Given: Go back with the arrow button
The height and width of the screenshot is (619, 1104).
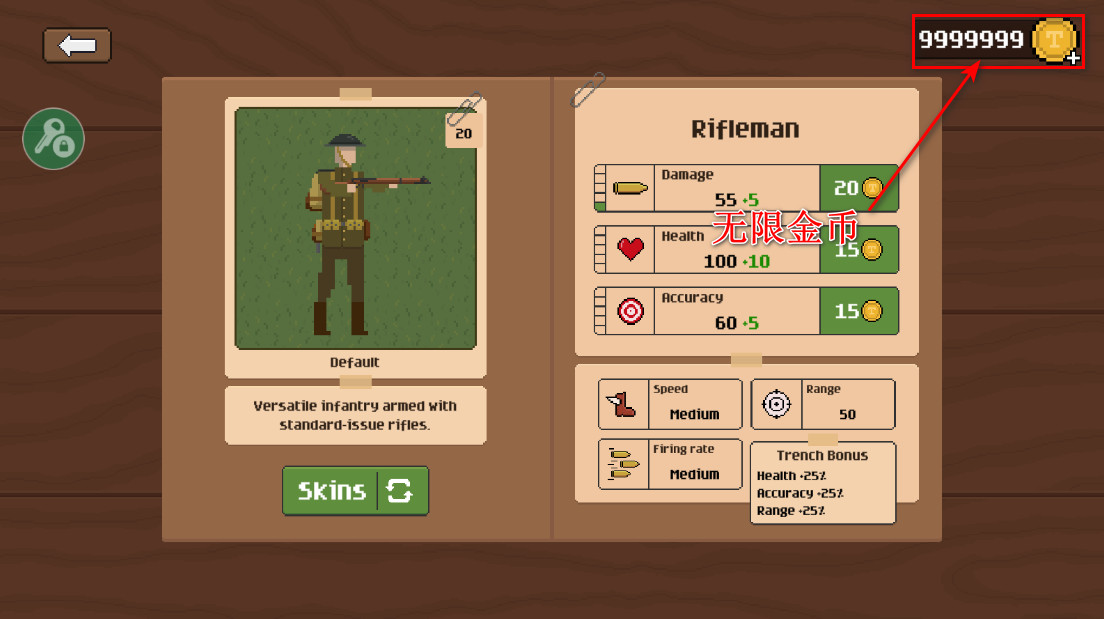Looking at the screenshot, I should point(77,45).
